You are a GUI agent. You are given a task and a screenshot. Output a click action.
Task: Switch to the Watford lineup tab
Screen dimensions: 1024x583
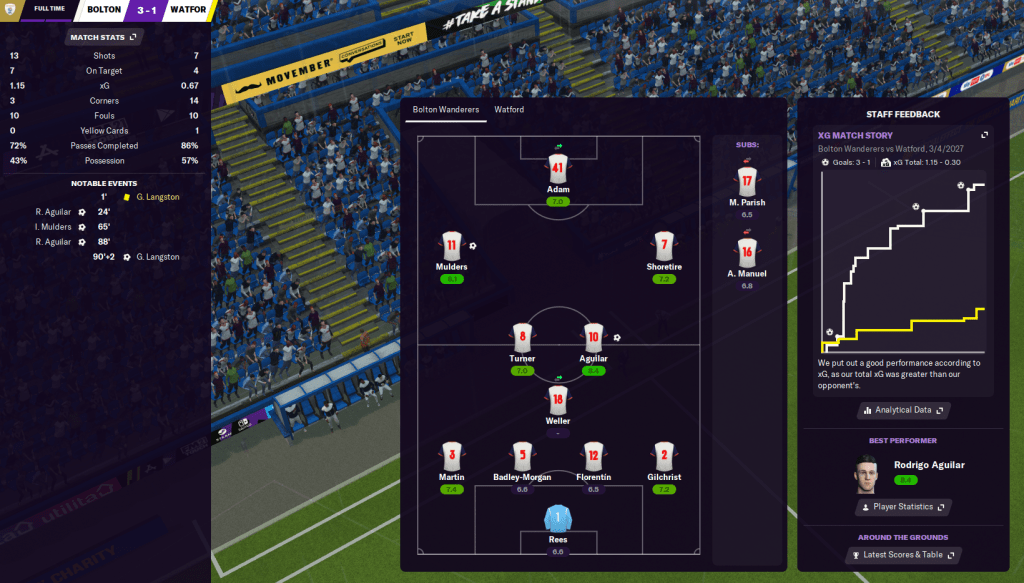[x=509, y=110]
